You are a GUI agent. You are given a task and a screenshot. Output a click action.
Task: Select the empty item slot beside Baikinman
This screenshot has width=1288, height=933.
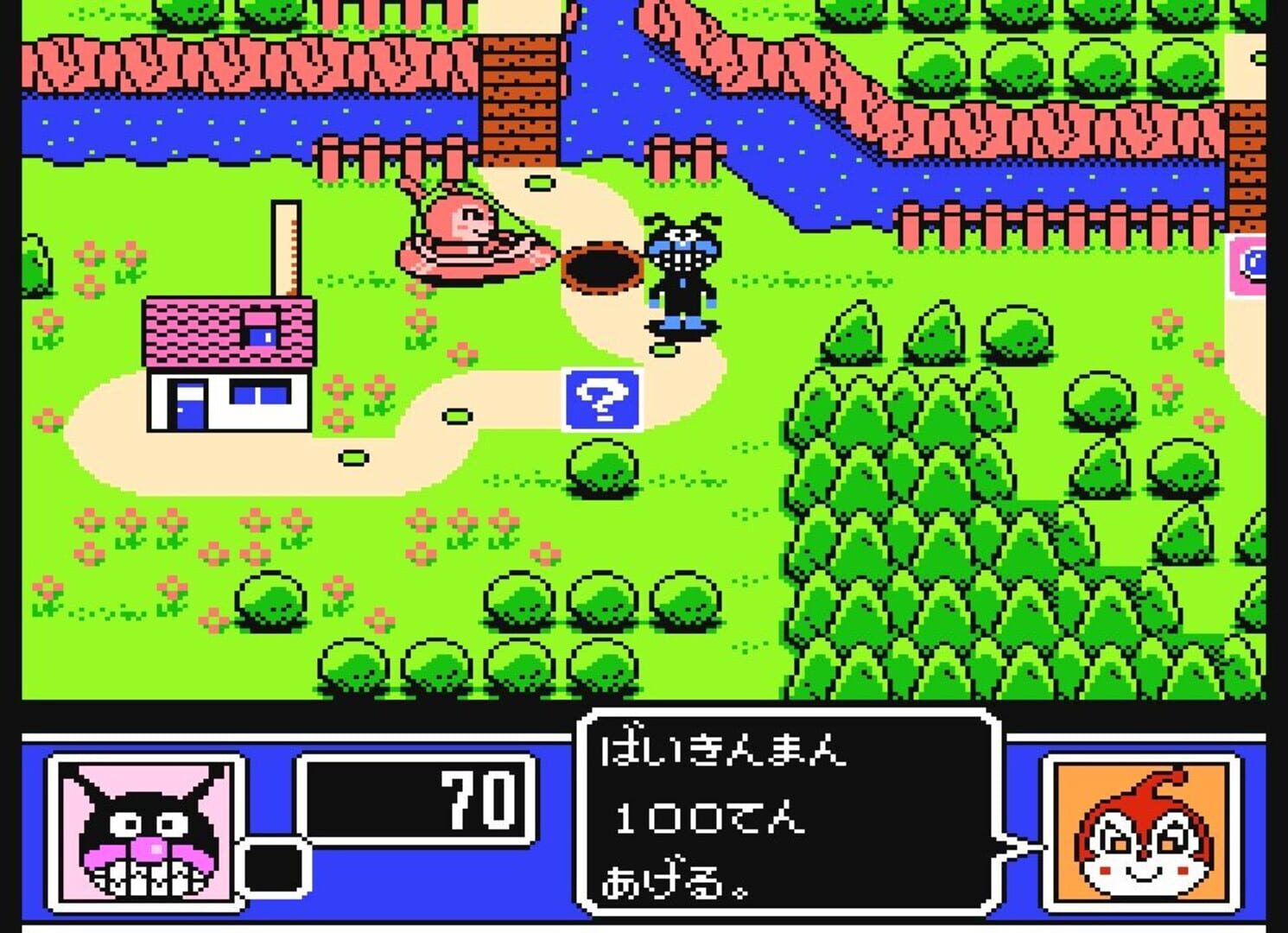274,867
